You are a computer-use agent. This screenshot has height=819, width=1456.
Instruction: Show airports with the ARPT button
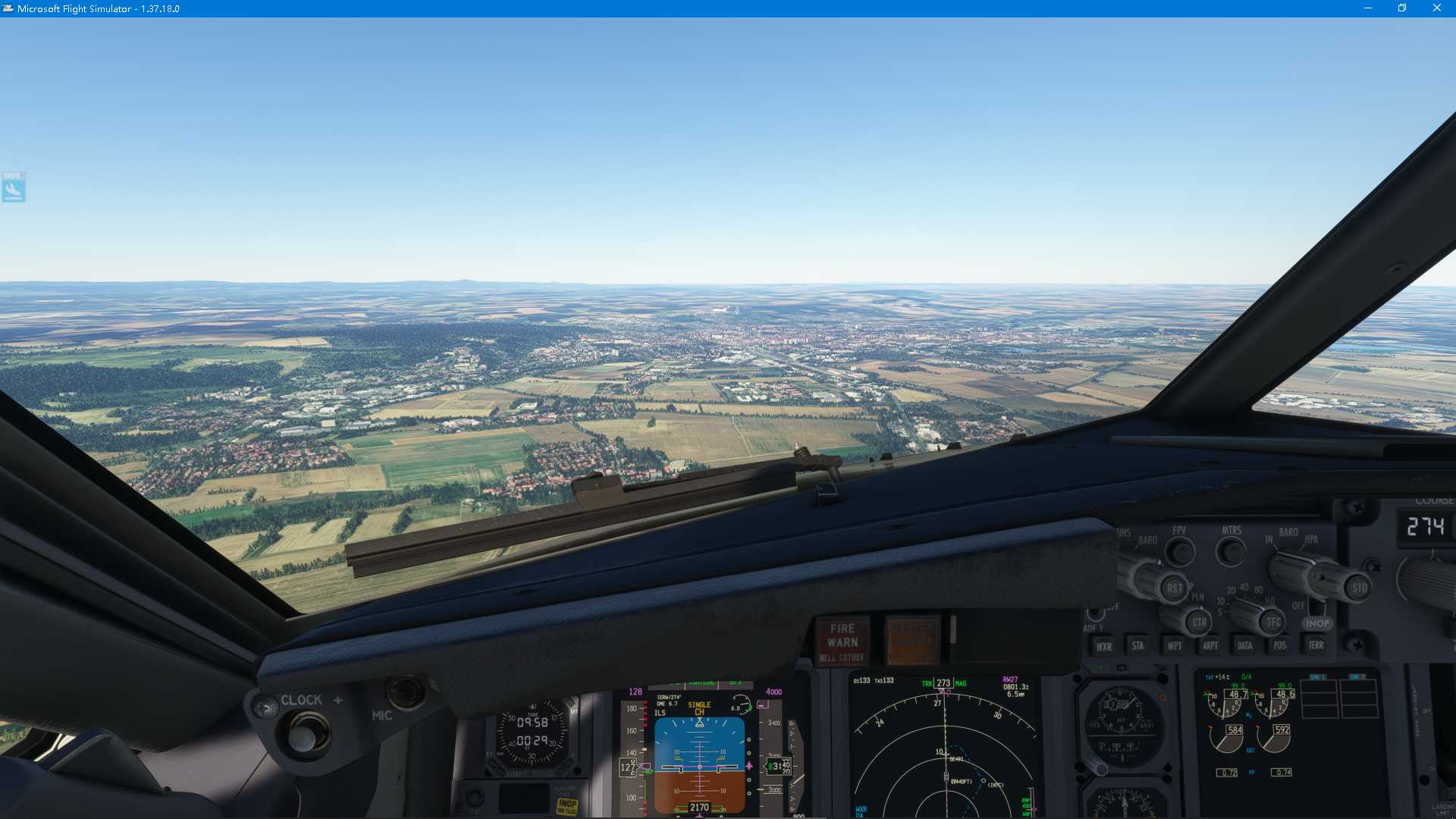[x=1210, y=645]
